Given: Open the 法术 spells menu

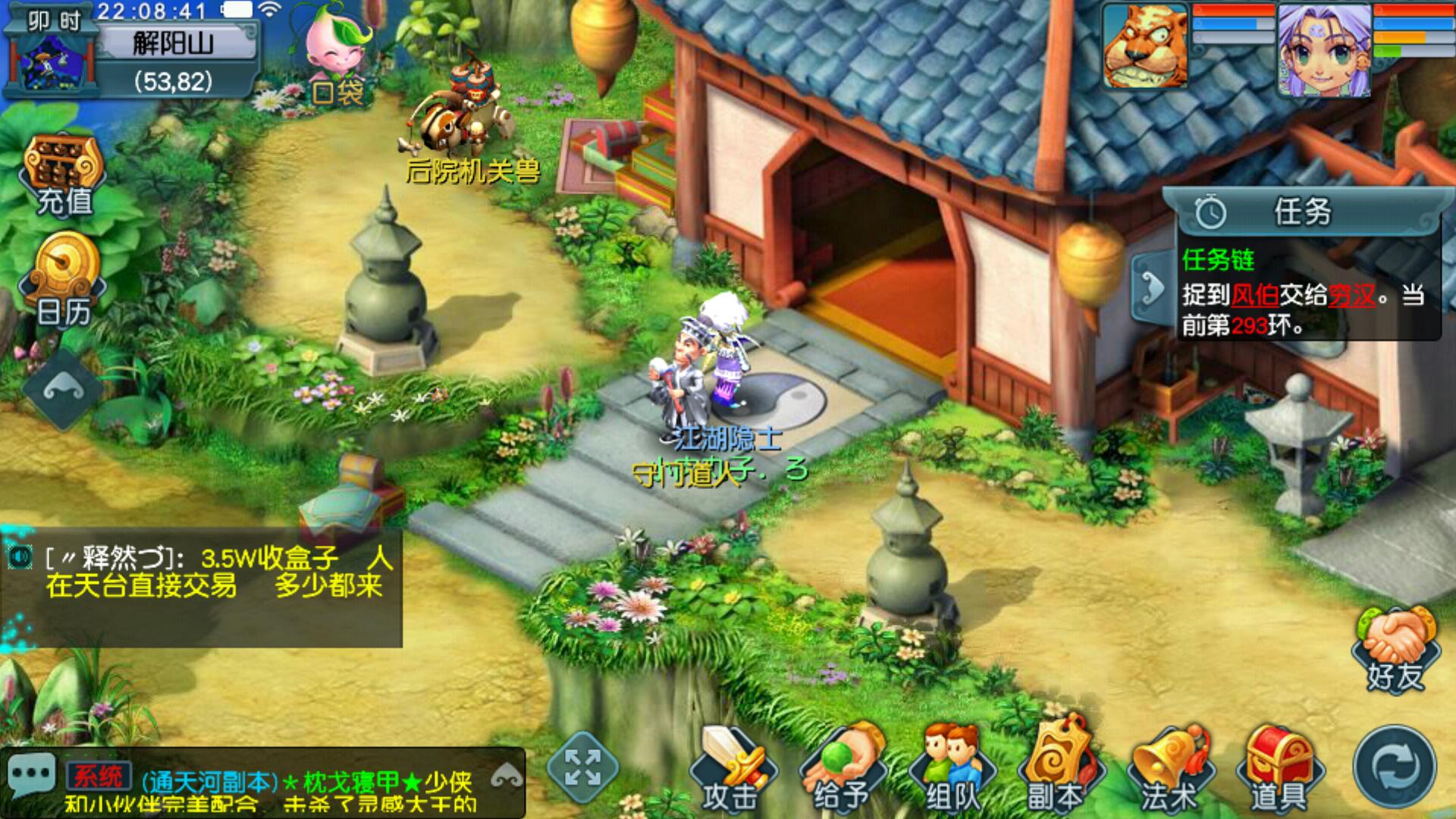Looking at the screenshot, I should coord(1169,770).
